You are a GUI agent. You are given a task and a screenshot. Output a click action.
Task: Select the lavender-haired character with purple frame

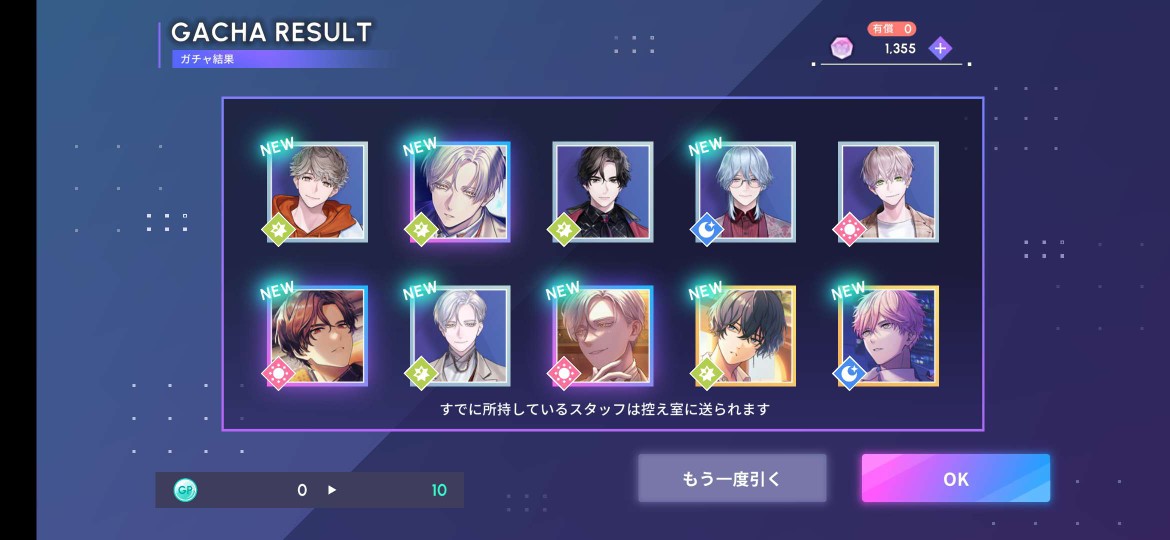460,192
